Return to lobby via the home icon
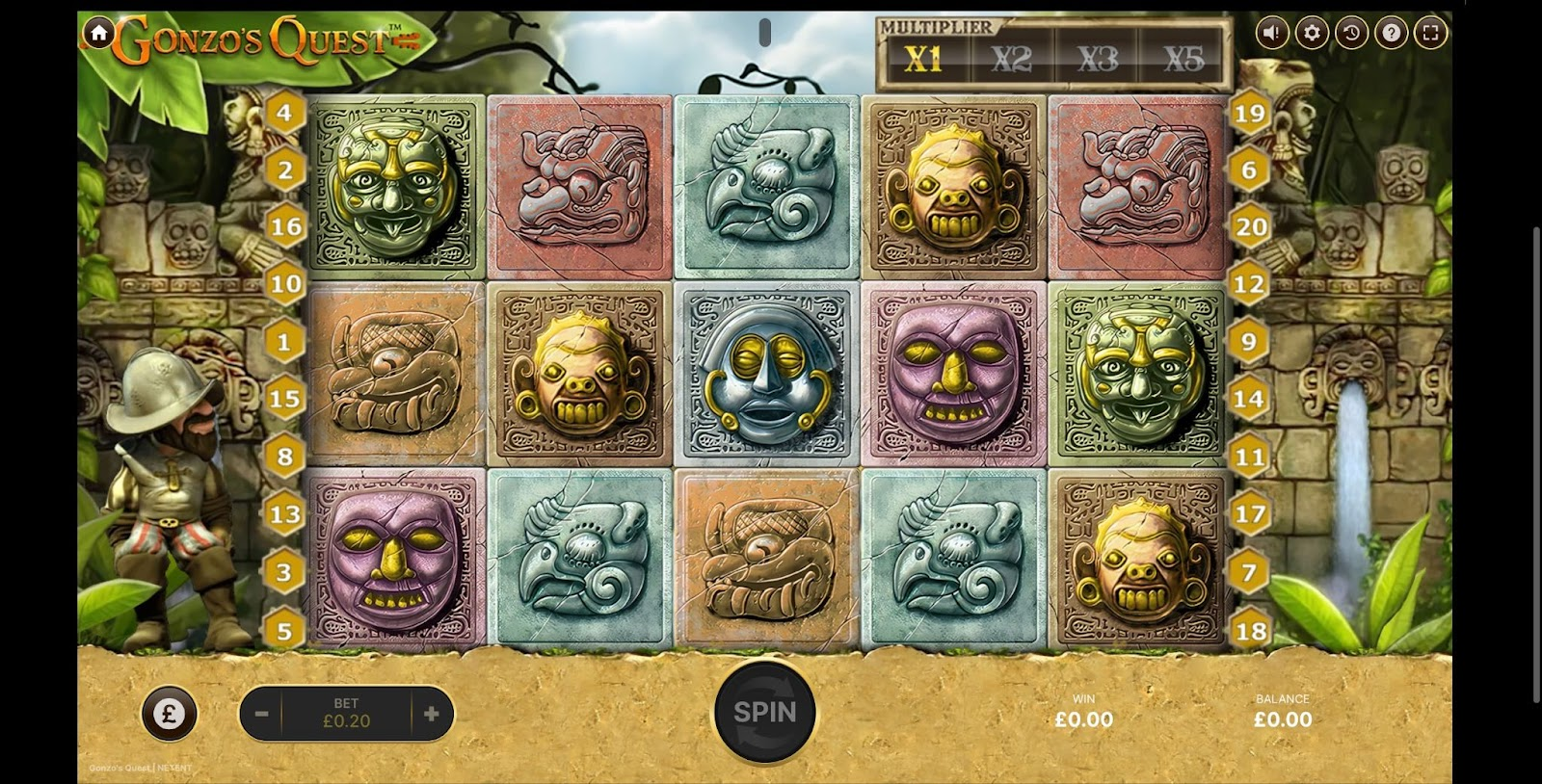 click(x=98, y=33)
